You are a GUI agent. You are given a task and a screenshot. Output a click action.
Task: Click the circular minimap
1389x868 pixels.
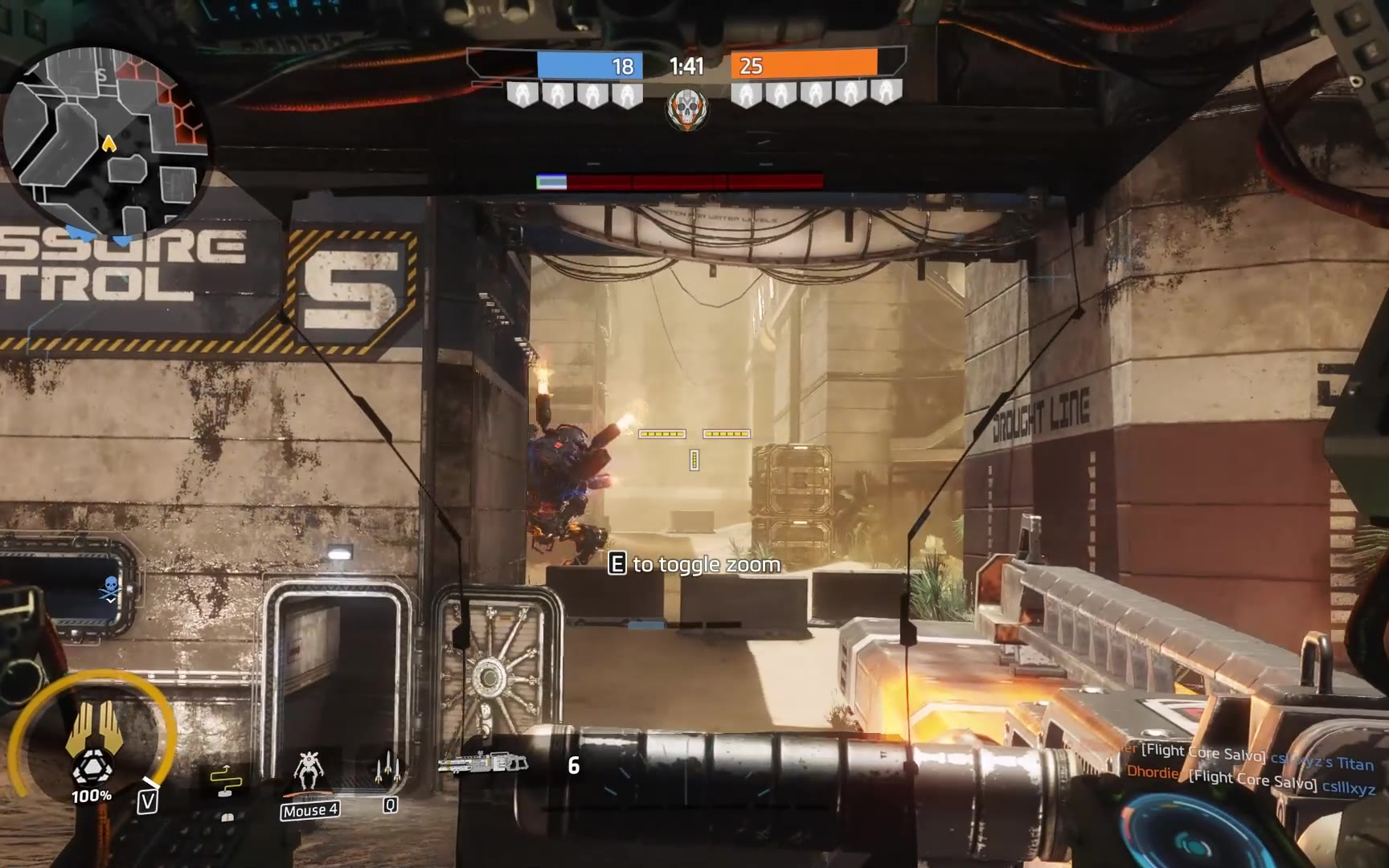point(106,142)
